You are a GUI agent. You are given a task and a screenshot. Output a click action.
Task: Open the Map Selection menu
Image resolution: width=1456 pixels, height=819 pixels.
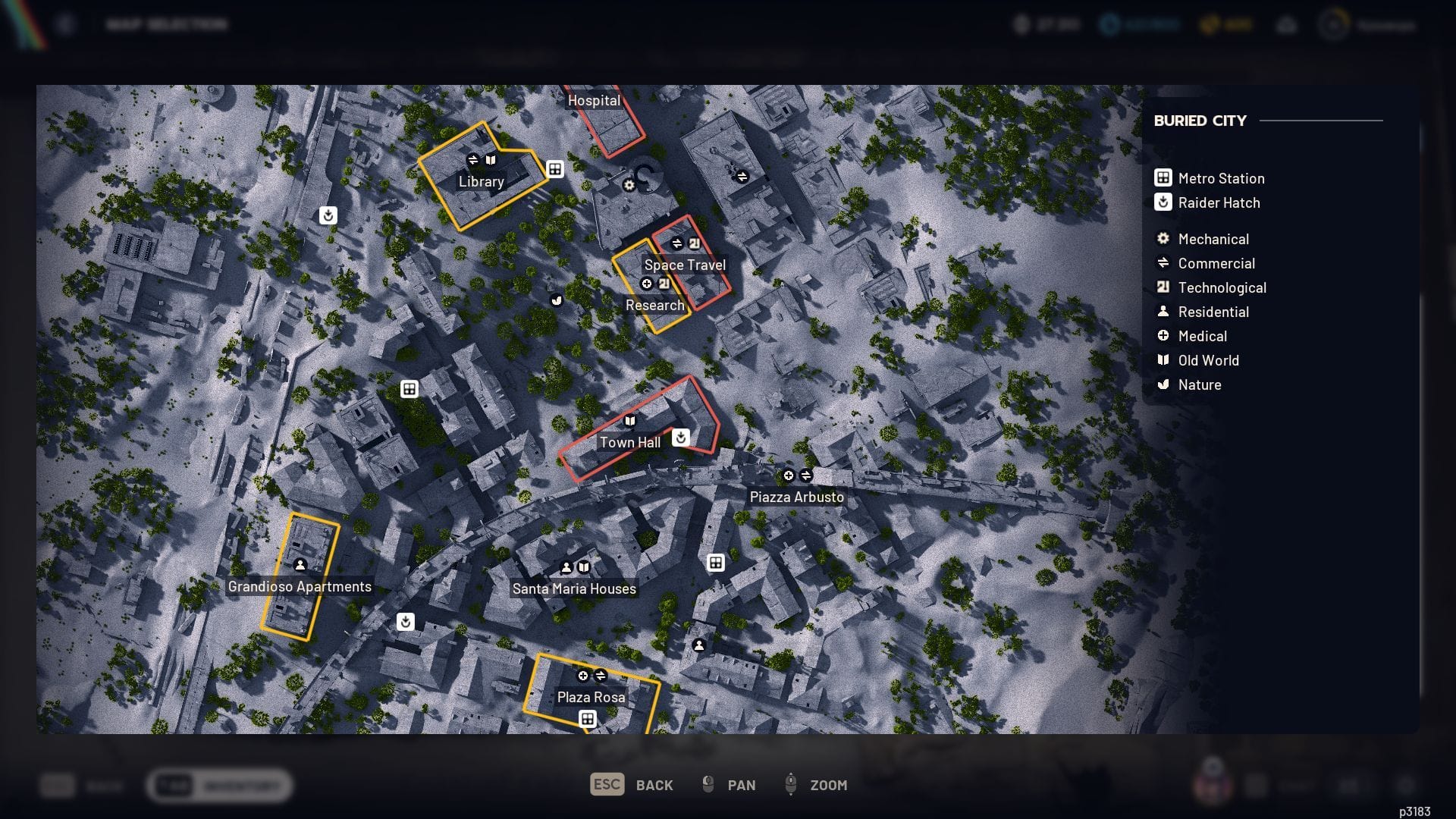(165, 24)
